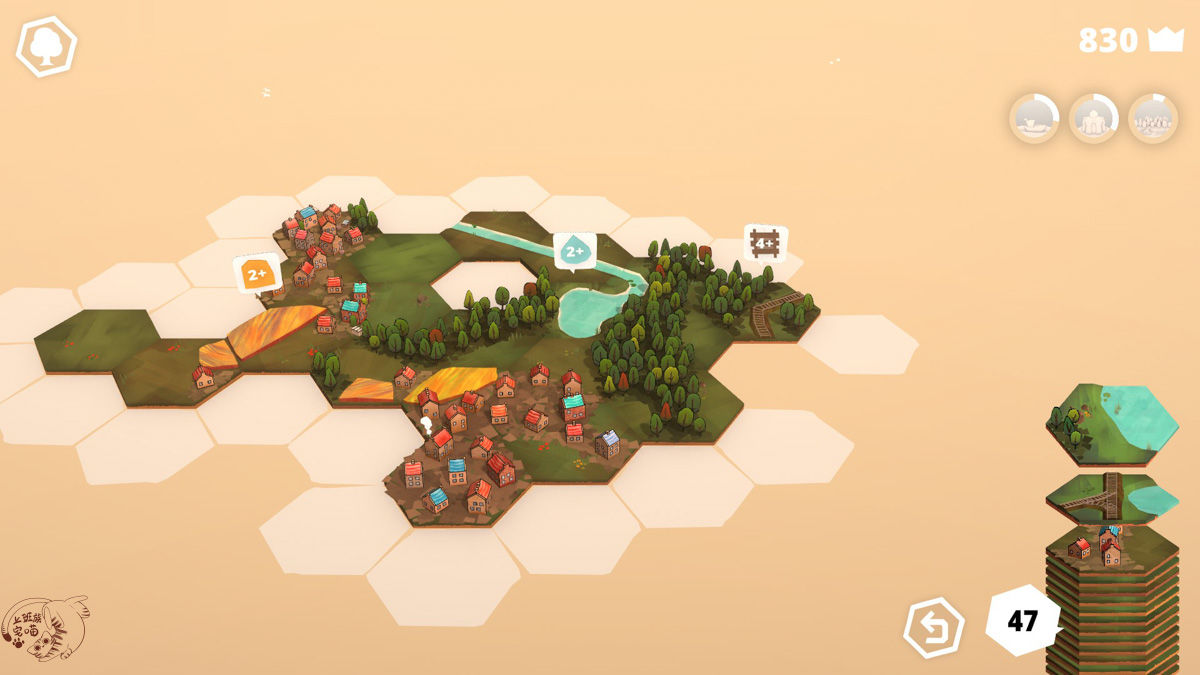Click the orange 2+ field quest marker
The height and width of the screenshot is (675, 1200).
(257, 273)
